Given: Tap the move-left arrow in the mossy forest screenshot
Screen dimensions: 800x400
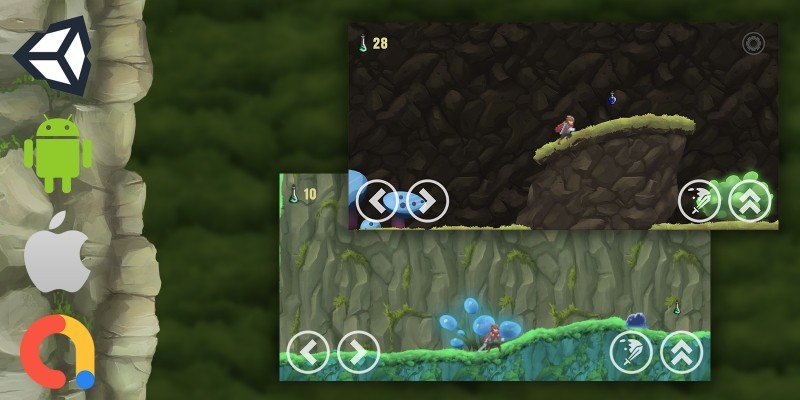Looking at the screenshot, I should (308, 352).
